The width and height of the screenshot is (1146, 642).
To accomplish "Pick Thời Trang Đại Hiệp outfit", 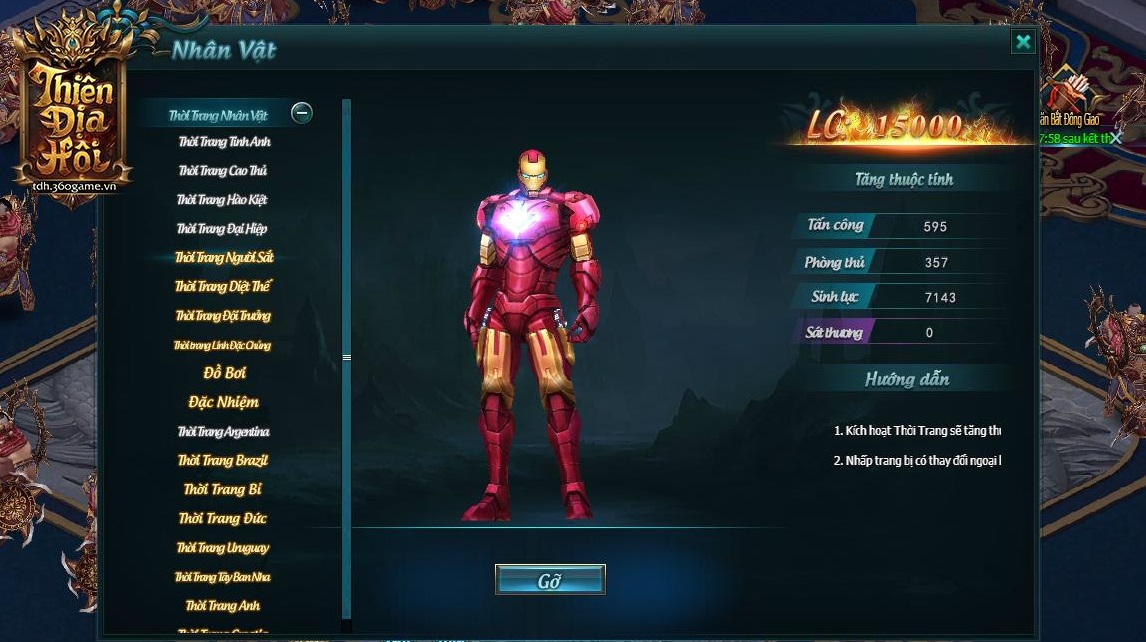I will (x=222, y=229).
